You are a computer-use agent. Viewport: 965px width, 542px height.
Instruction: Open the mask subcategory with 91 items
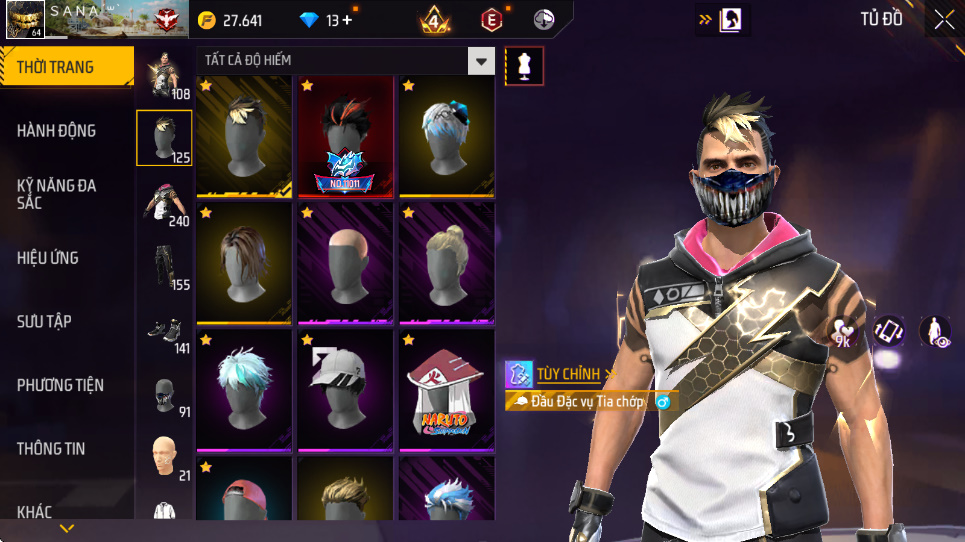[164, 394]
